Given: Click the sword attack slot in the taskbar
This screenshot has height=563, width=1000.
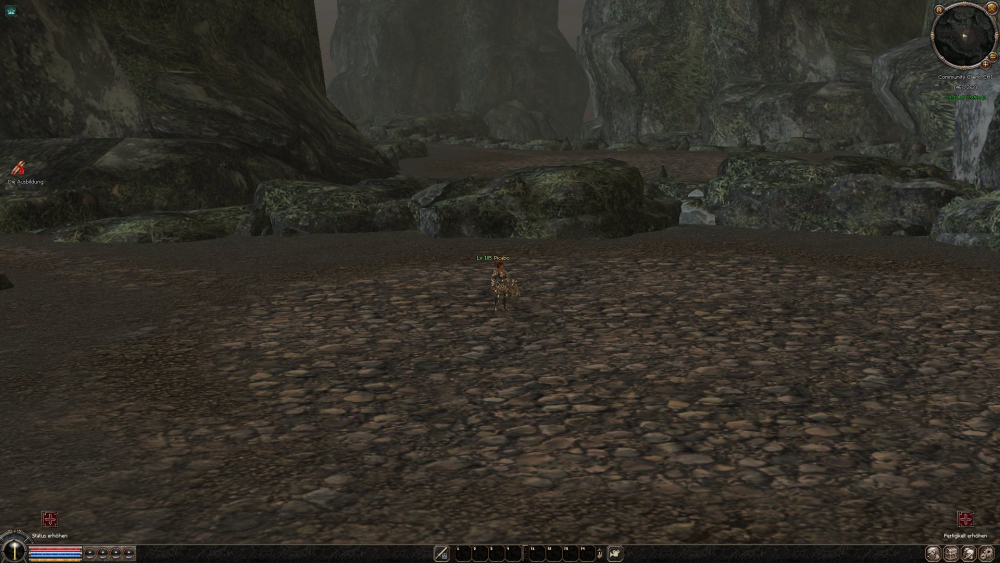Looking at the screenshot, I should (442, 553).
